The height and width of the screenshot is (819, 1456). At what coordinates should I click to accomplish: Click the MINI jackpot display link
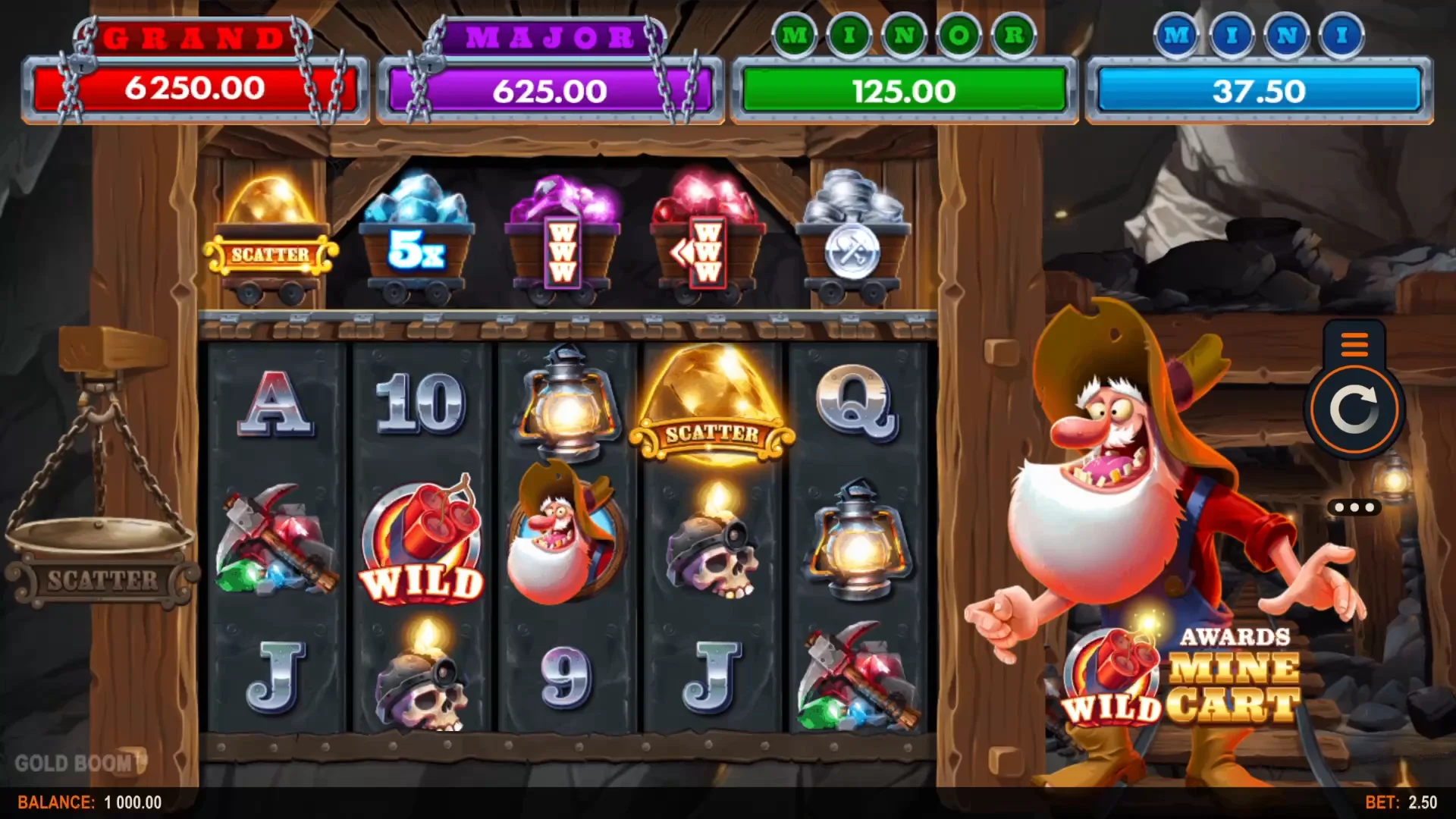[x=1257, y=91]
